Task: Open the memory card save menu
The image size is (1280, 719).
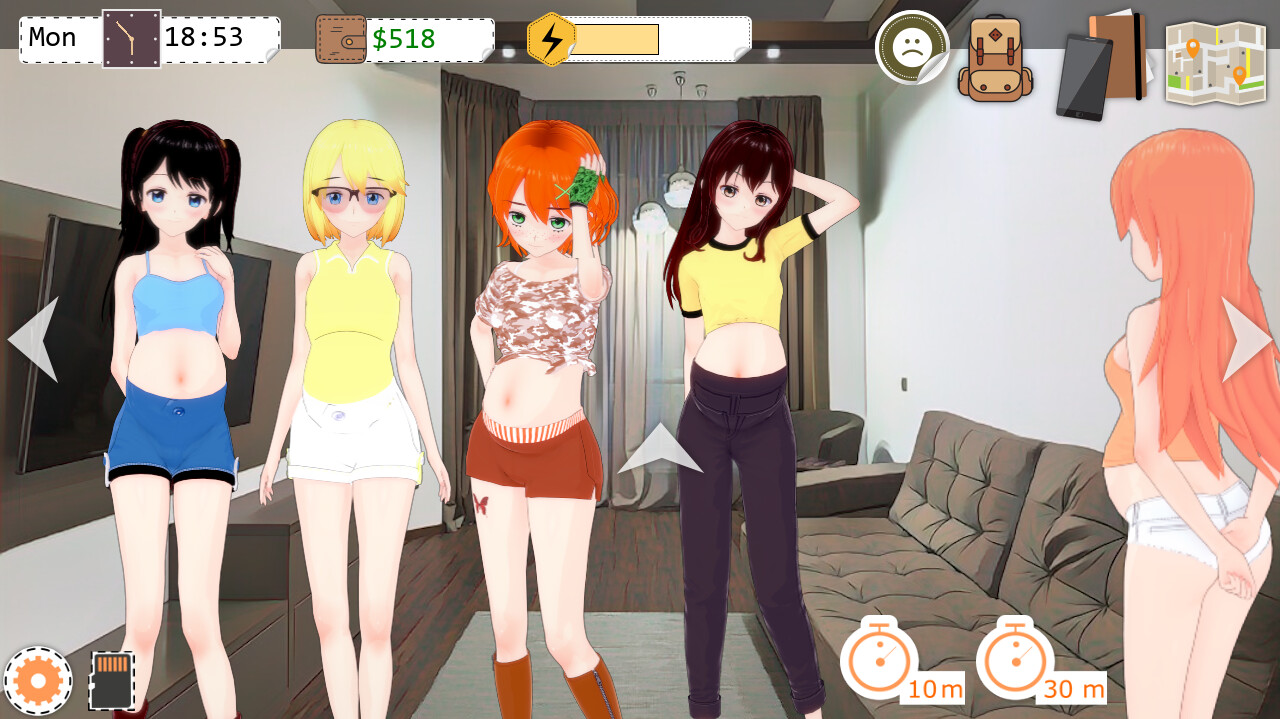Action: pos(111,680)
